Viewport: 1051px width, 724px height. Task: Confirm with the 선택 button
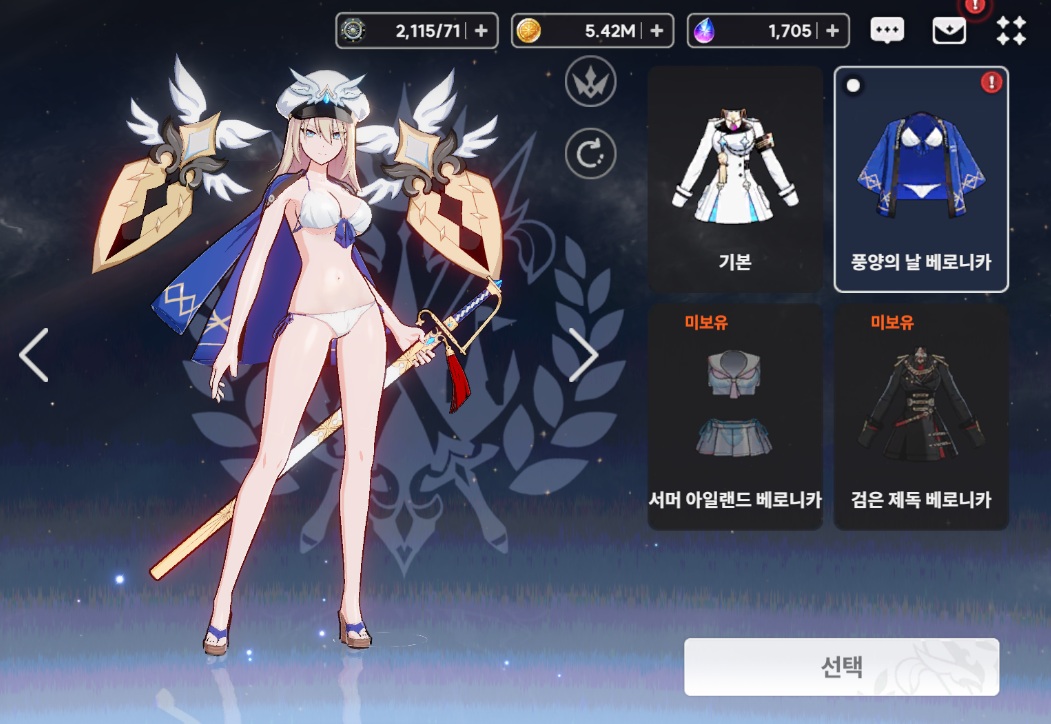841,667
